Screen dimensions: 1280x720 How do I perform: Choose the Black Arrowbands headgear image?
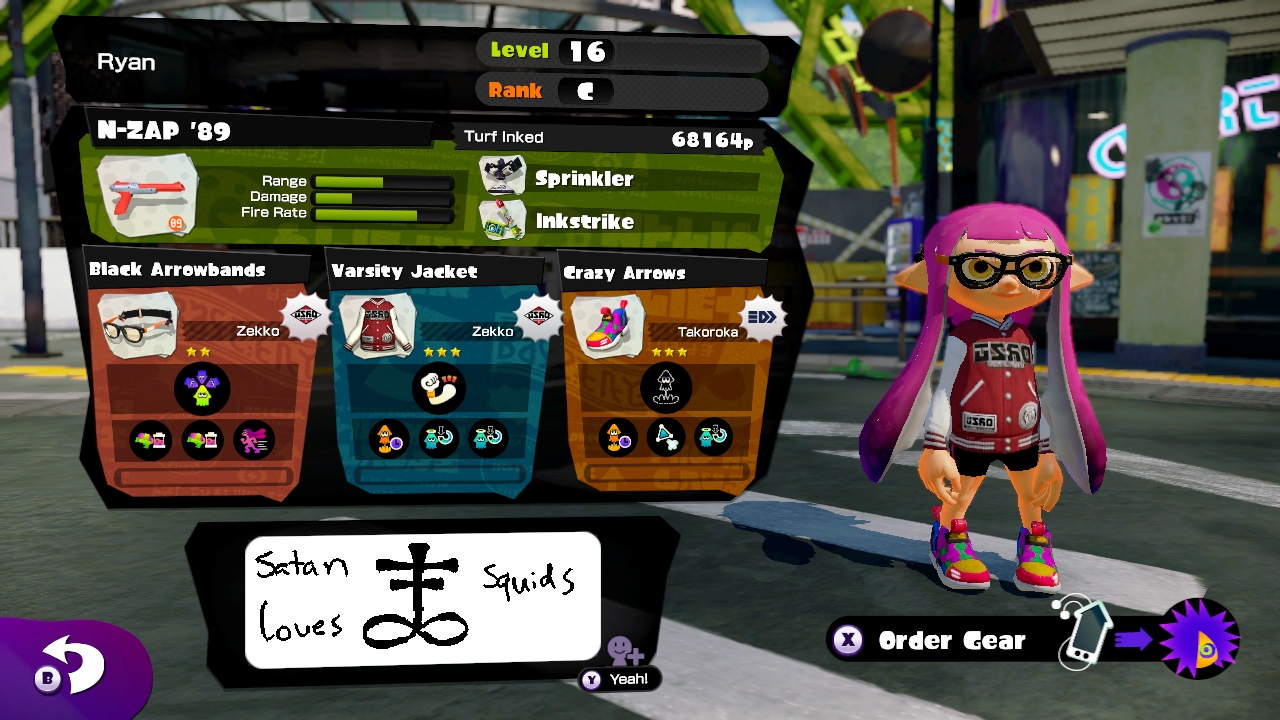tap(140, 325)
